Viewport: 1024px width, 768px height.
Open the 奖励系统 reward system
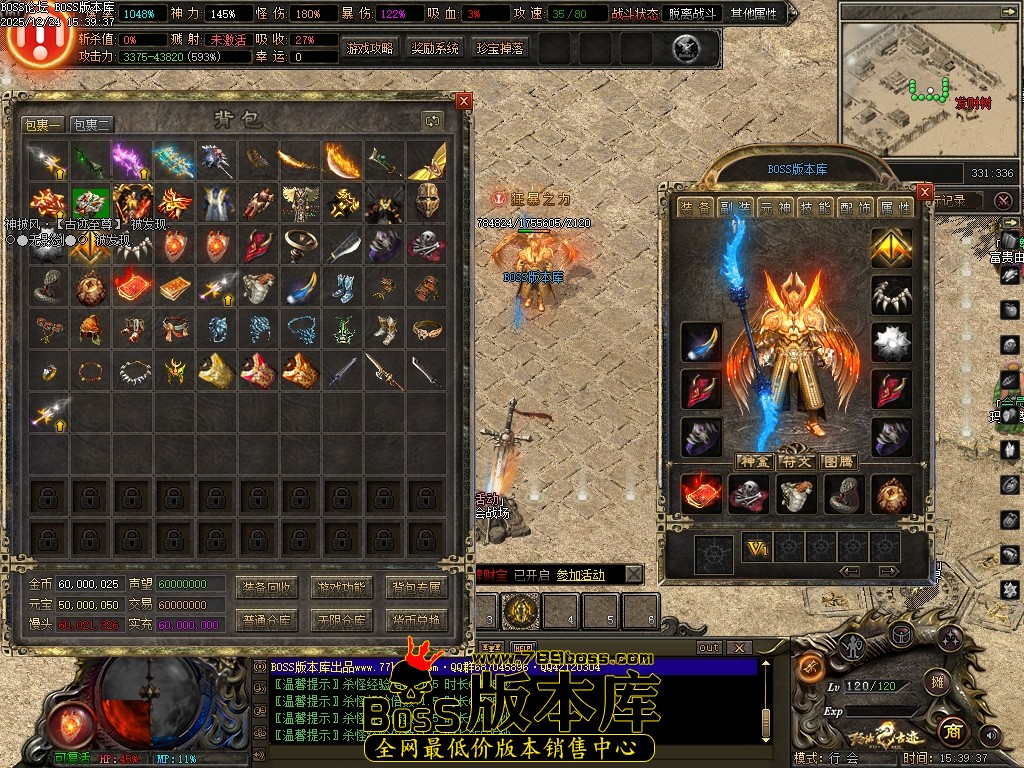point(435,48)
